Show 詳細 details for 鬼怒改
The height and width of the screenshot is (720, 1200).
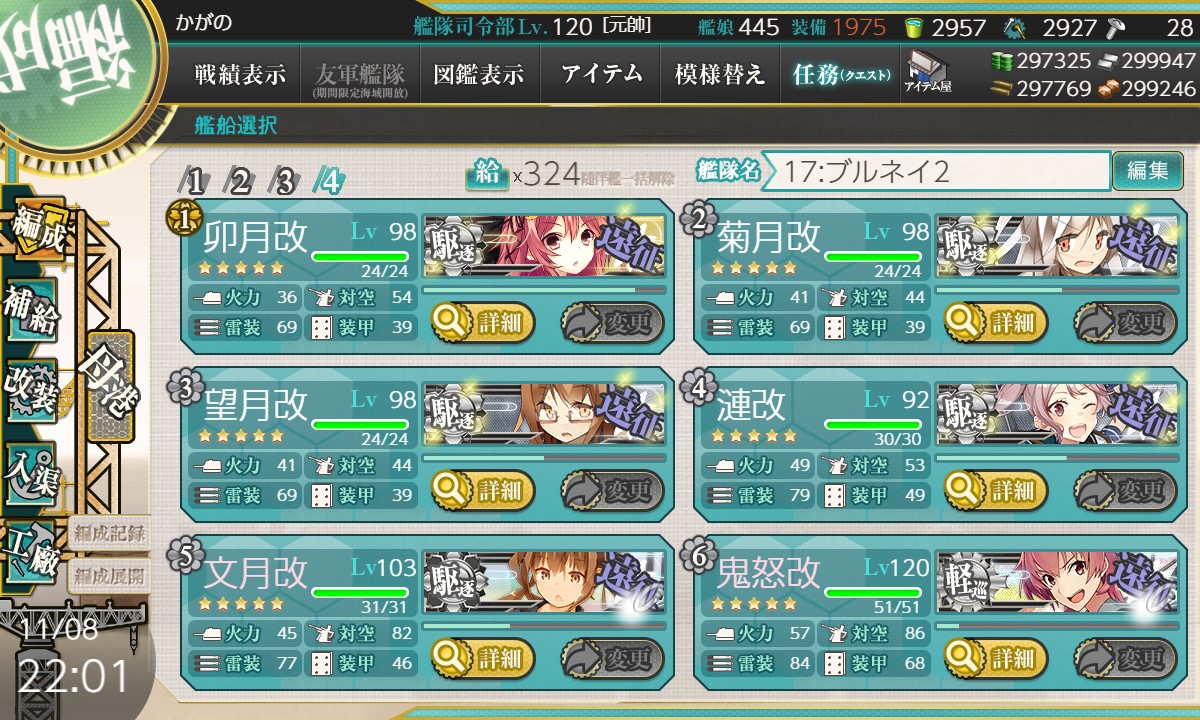998,658
